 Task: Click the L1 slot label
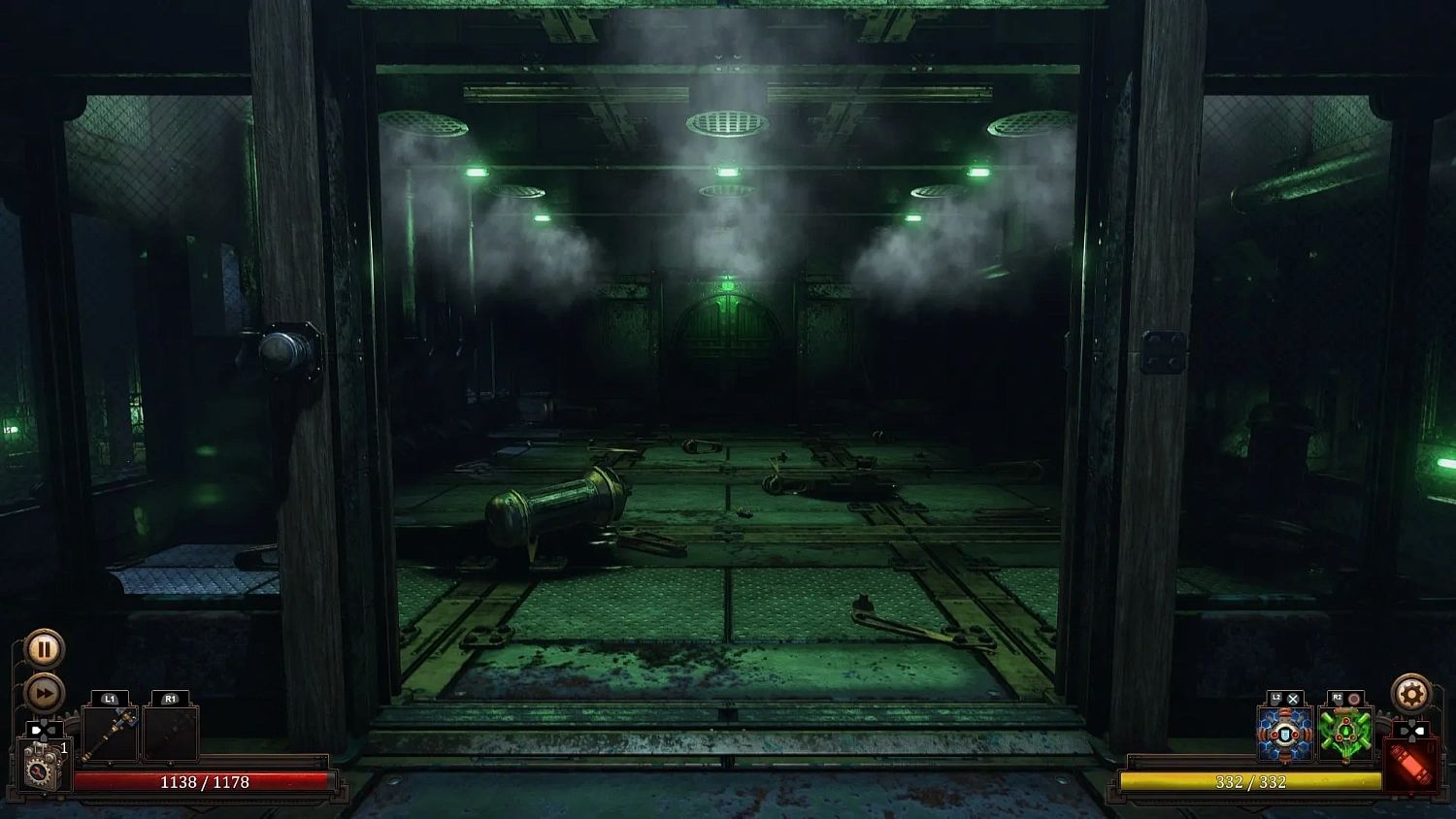pos(108,697)
